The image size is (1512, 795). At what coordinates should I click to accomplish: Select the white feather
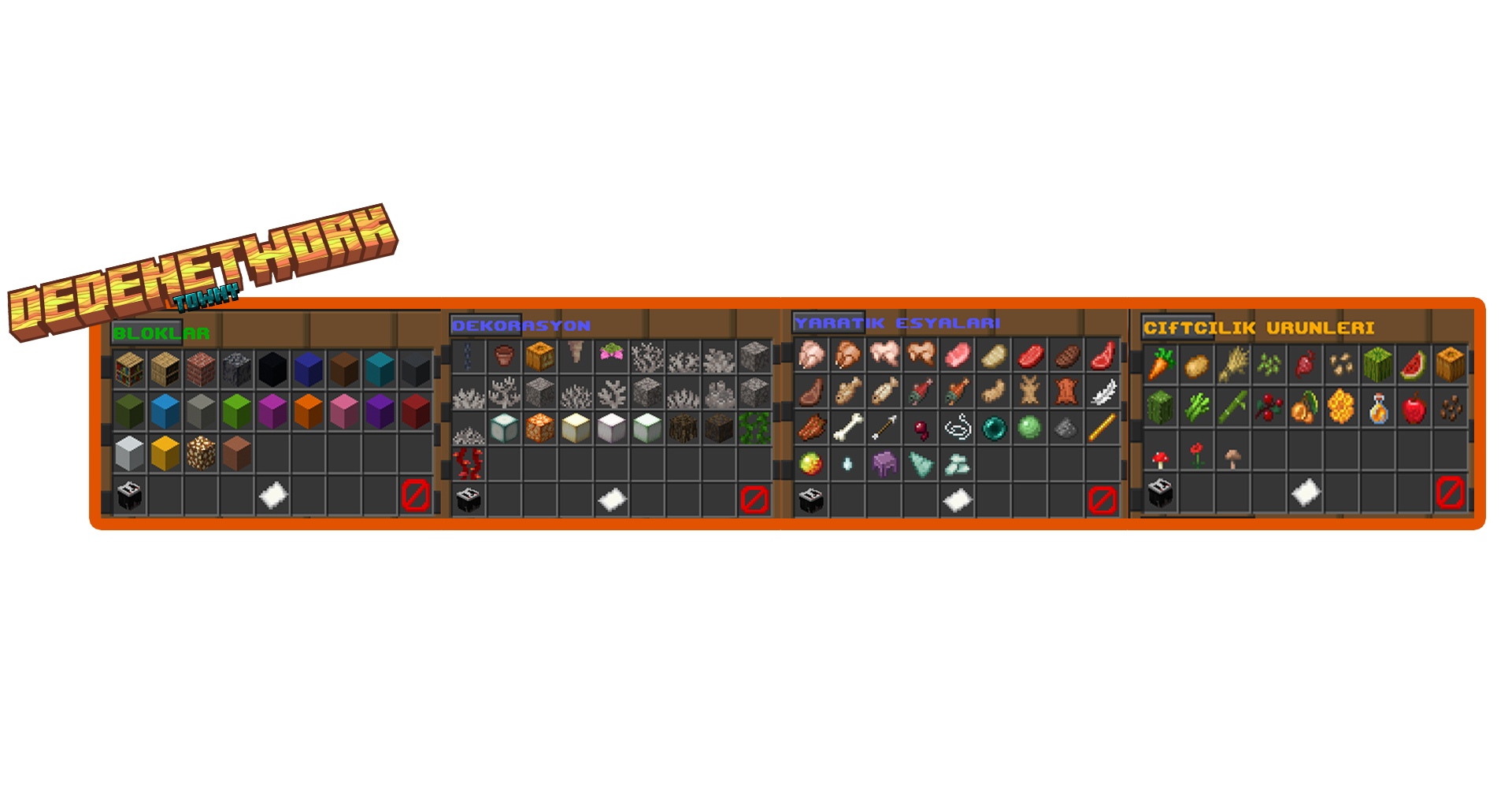pyautogui.click(x=1102, y=391)
